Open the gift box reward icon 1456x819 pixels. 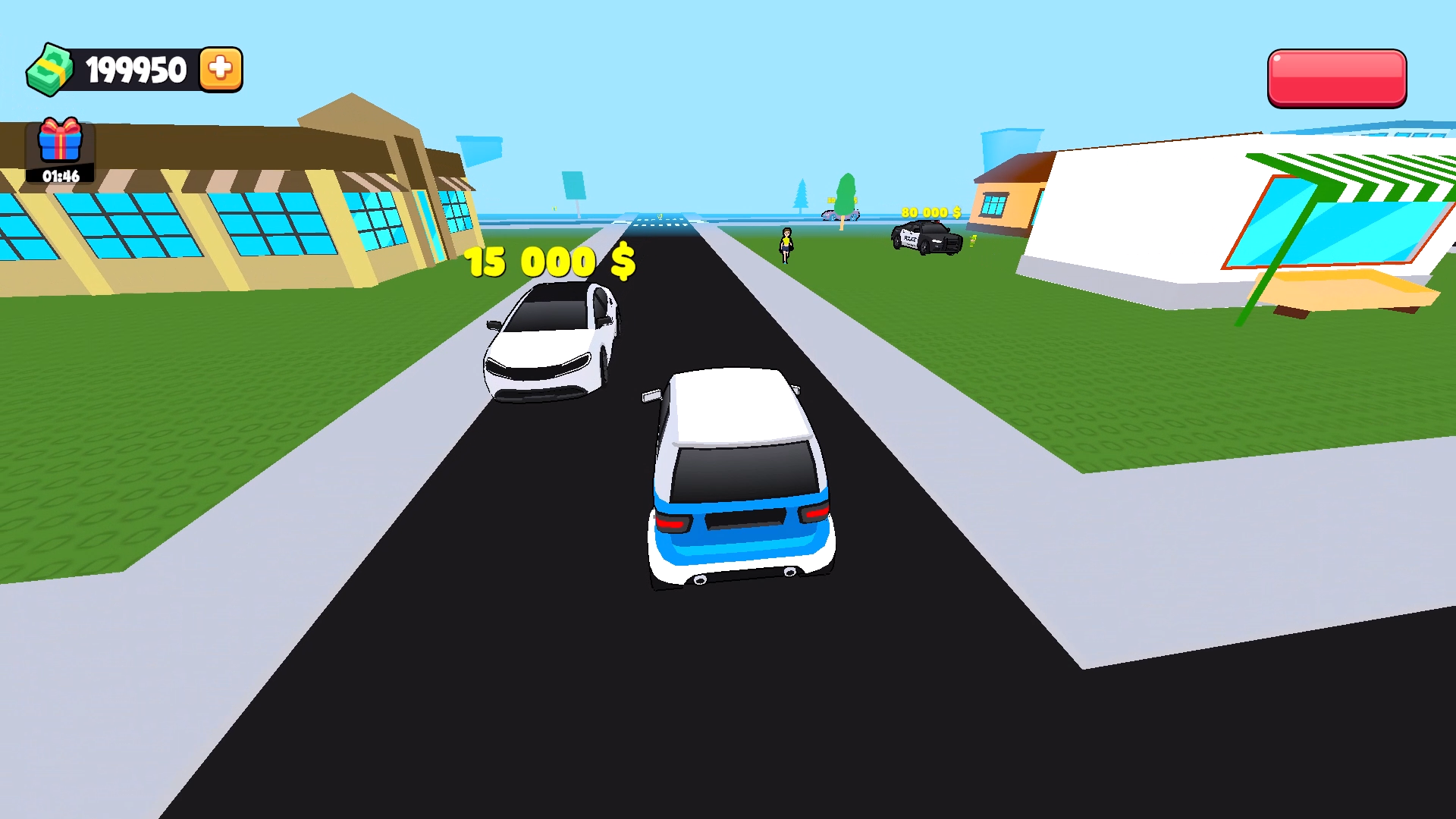pyautogui.click(x=61, y=140)
